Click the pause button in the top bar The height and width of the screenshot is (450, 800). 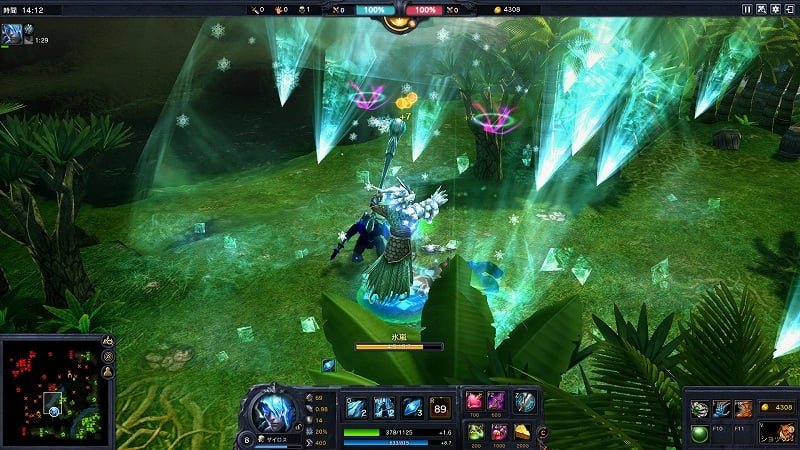point(746,9)
